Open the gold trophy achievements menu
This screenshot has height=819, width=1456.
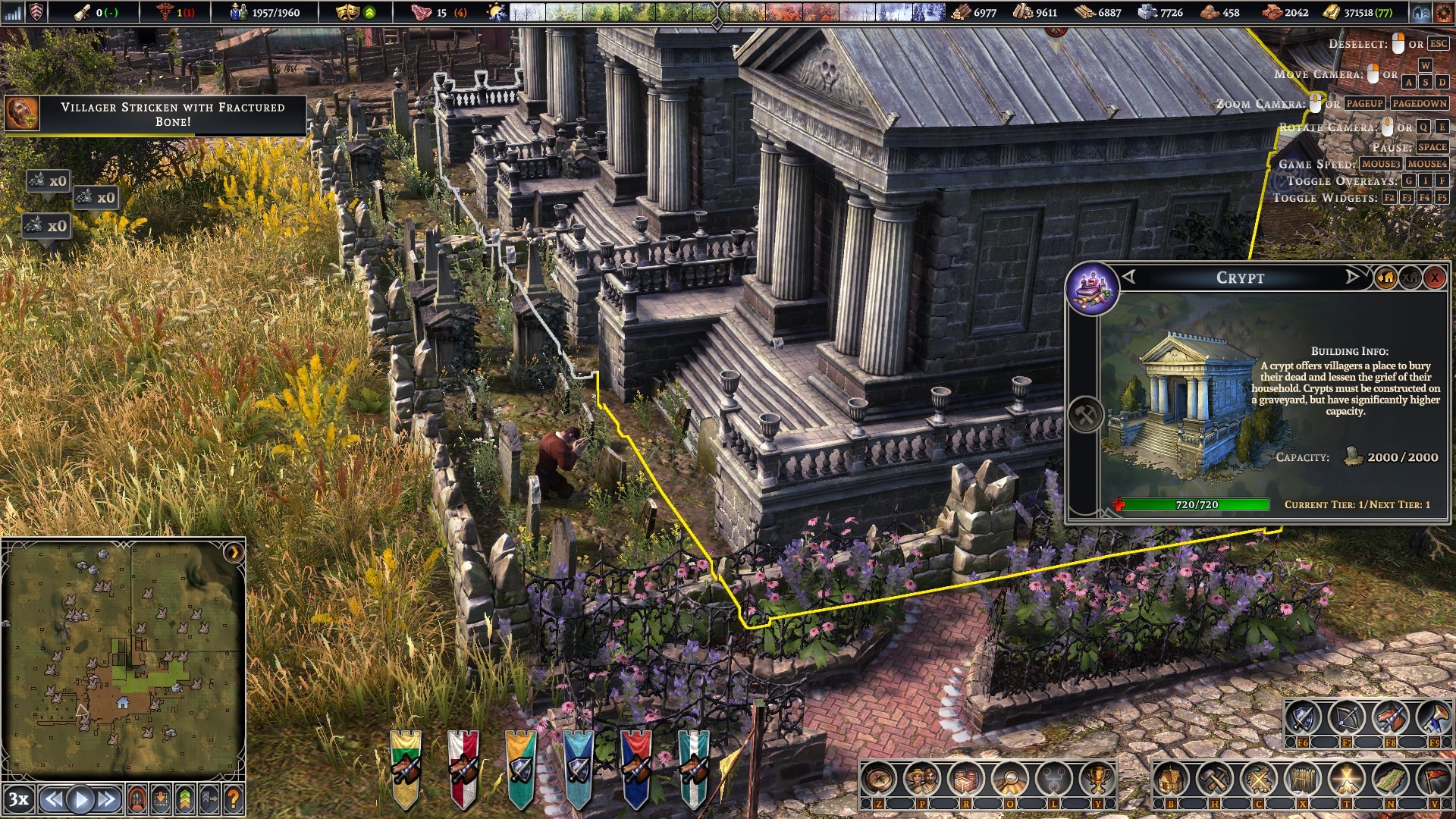point(1097,780)
